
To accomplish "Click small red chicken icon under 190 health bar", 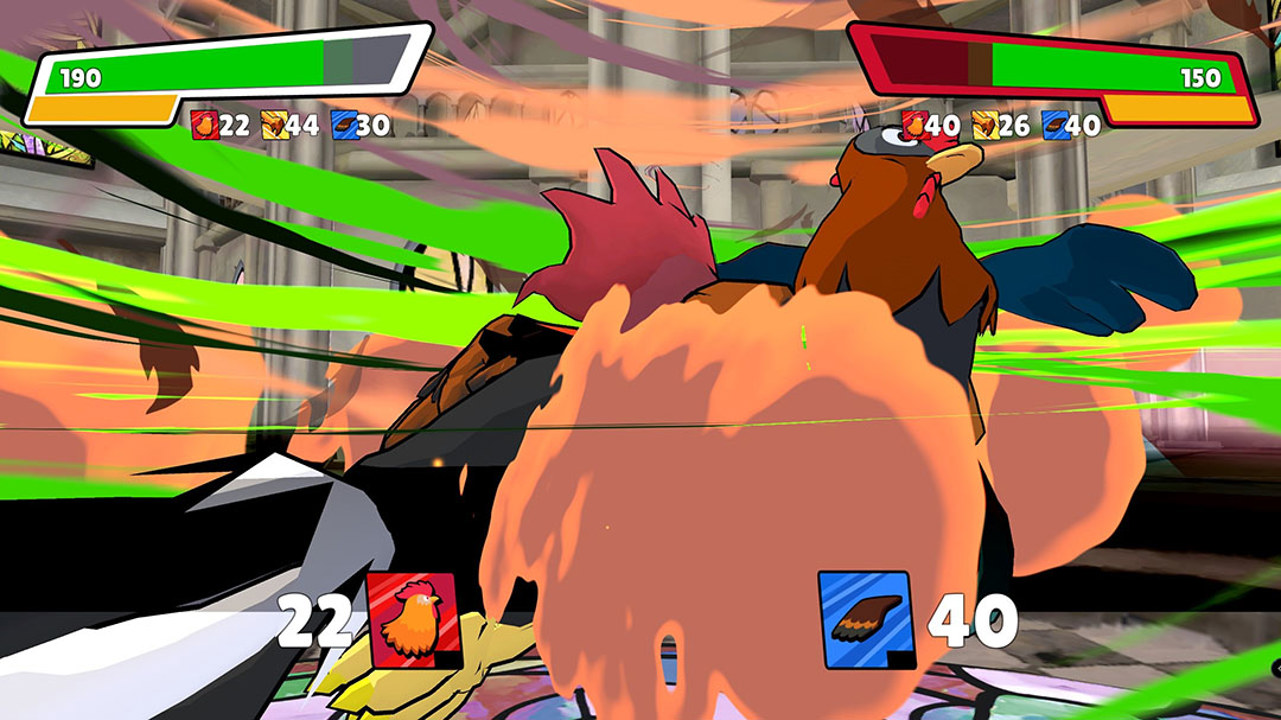I will 205,125.
